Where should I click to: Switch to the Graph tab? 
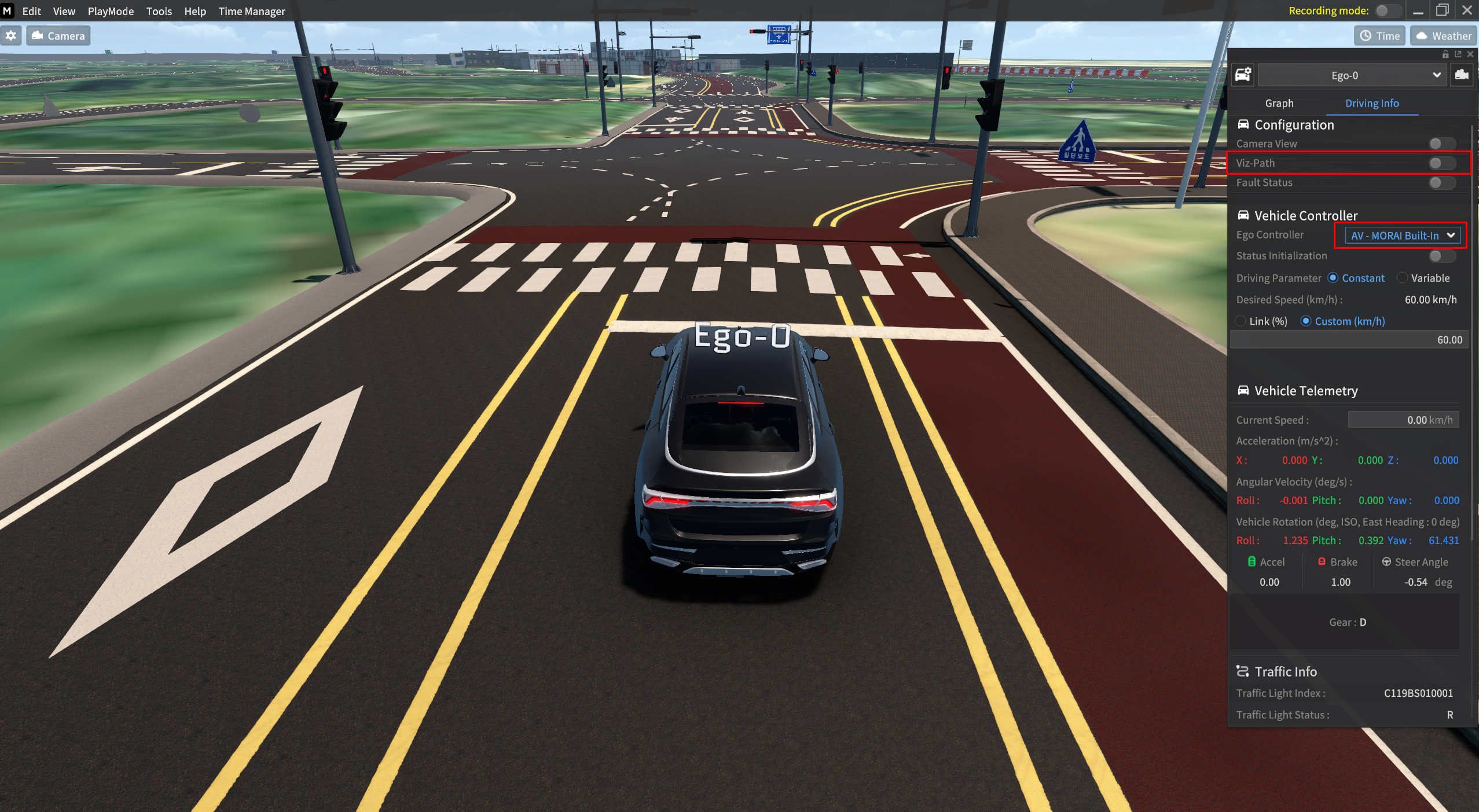1279,103
